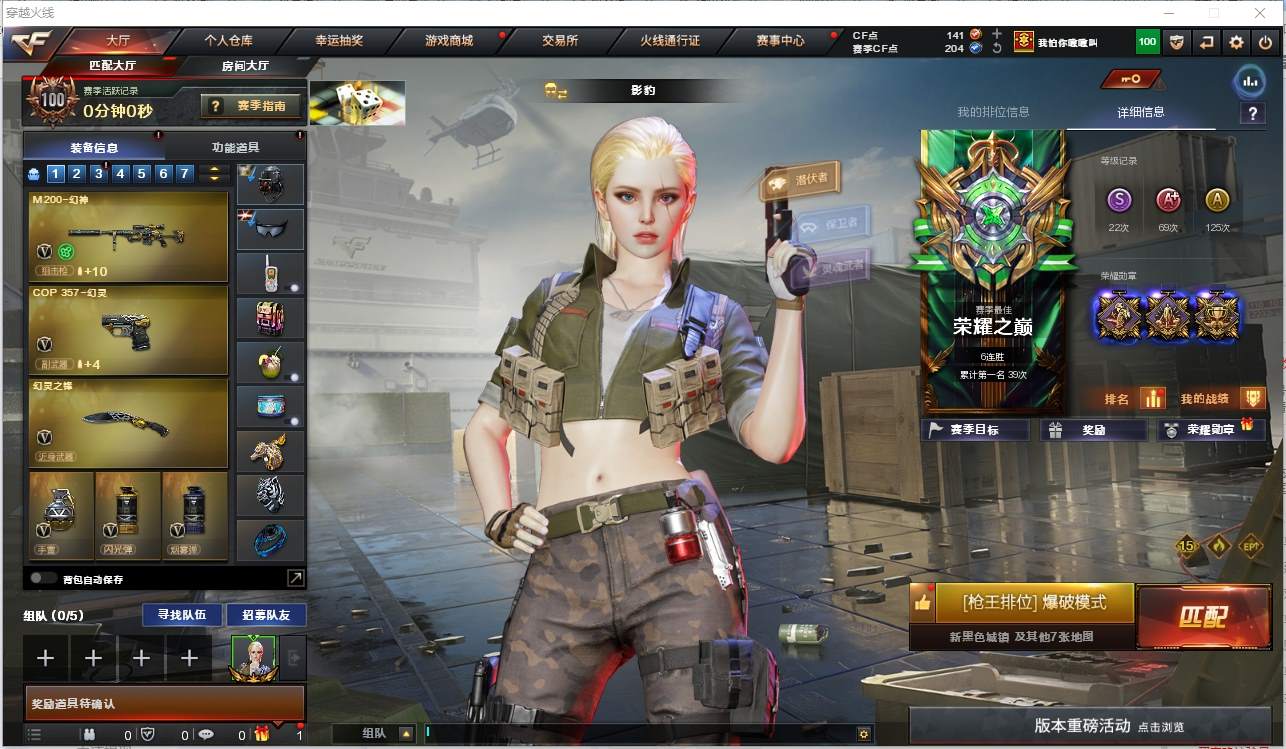Open 赛事中心 from the top bar
This screenshot has height=749, width=1286.
[780, 41]
